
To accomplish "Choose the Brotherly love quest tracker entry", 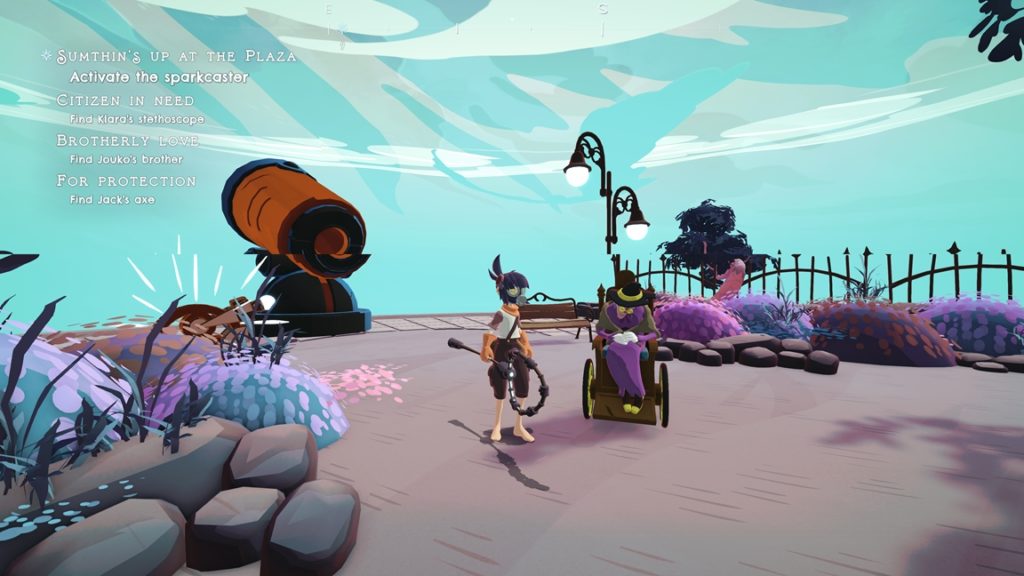I will coord(128,141).
